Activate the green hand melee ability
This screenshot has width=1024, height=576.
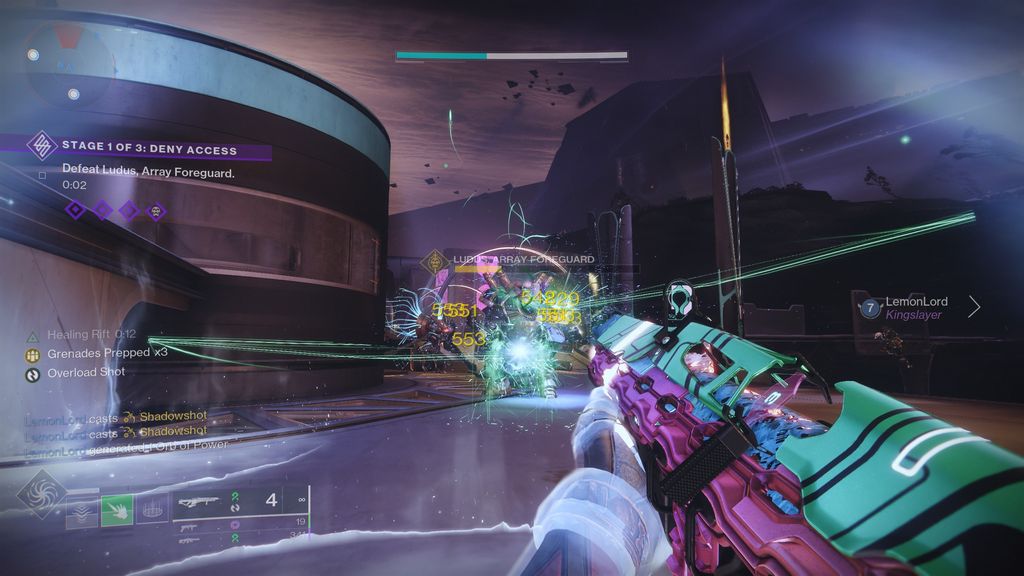point(117,510)
